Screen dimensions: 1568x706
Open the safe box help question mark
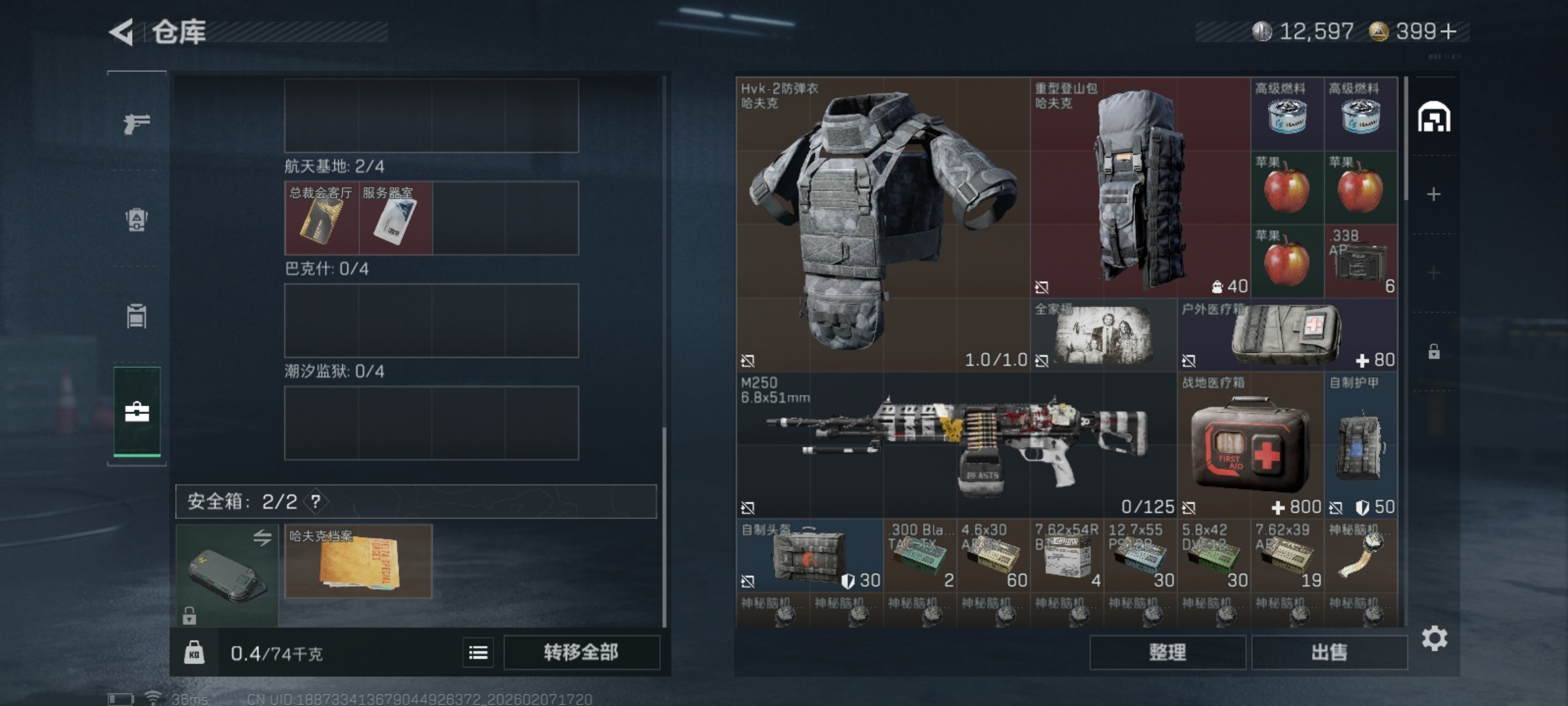coord(316,501)
